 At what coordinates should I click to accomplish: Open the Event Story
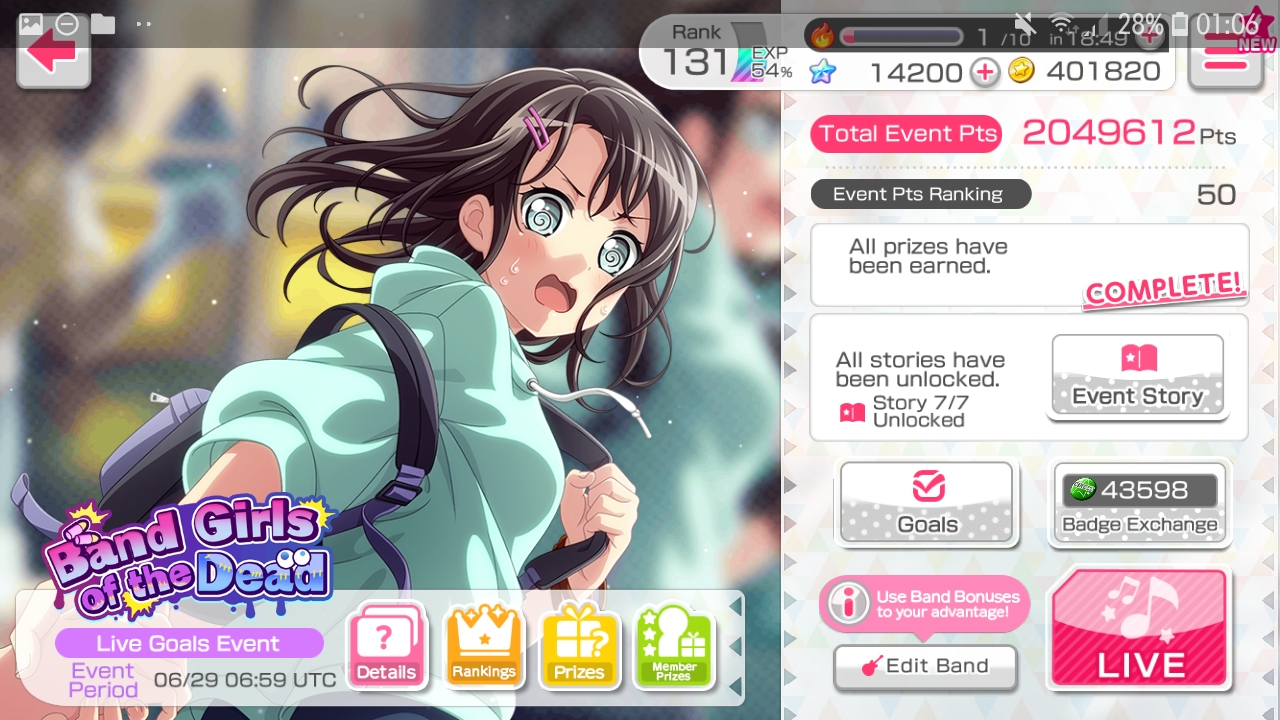click(x=1138, y=376)
